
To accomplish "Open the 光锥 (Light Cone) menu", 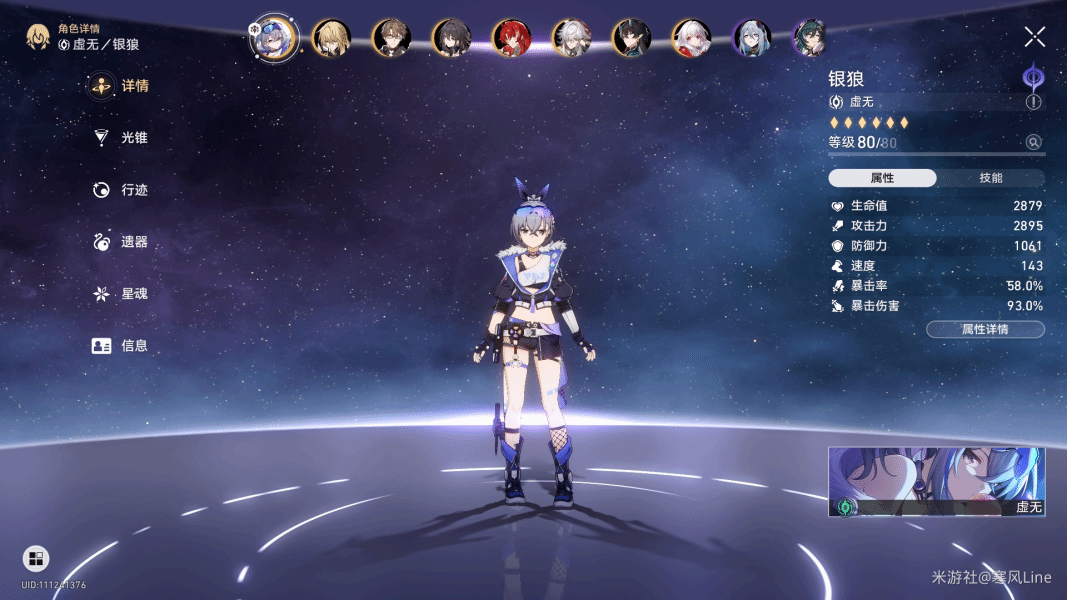I will coord(120,138).
